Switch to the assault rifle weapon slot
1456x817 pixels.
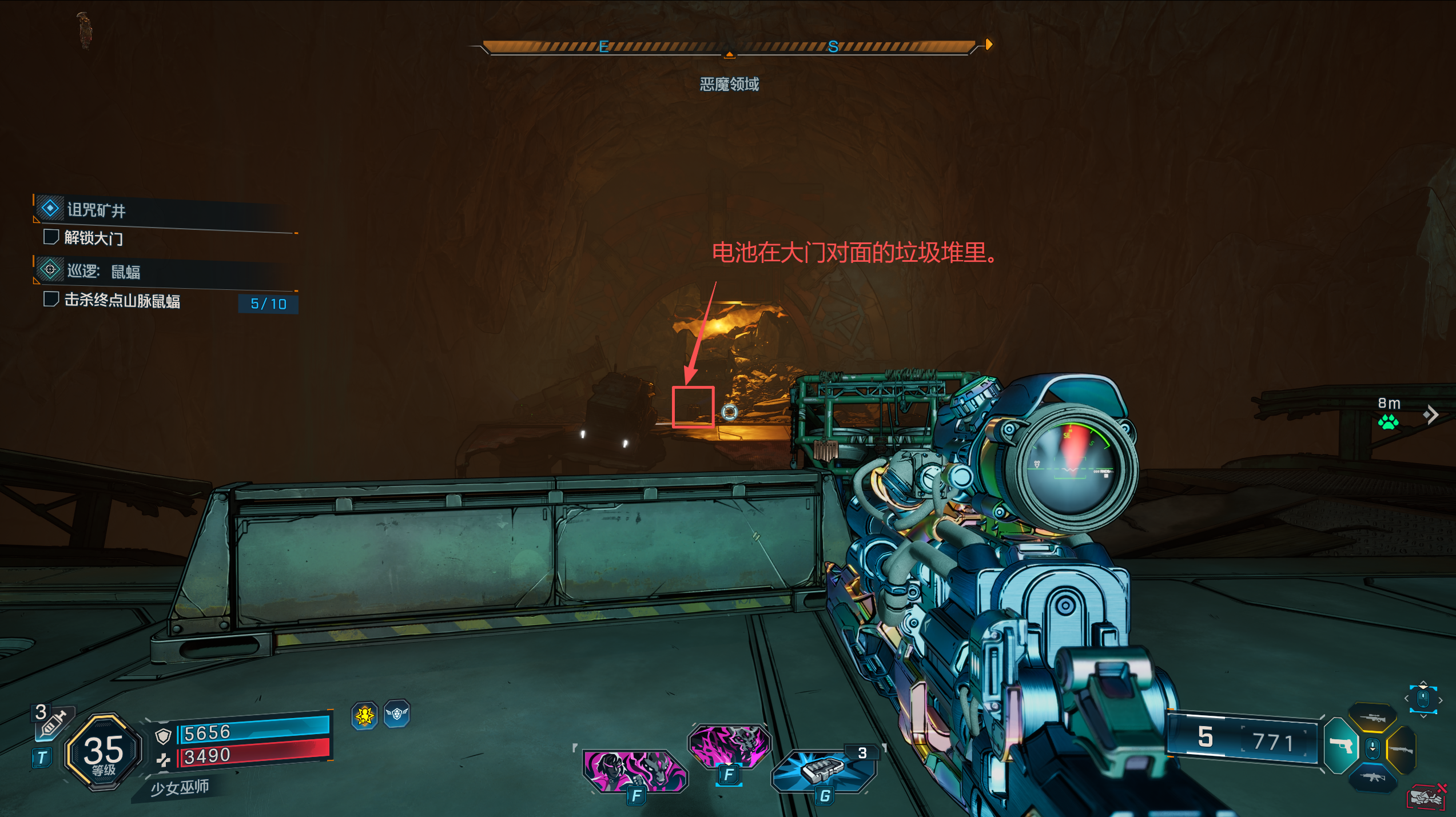[1372, 778]
